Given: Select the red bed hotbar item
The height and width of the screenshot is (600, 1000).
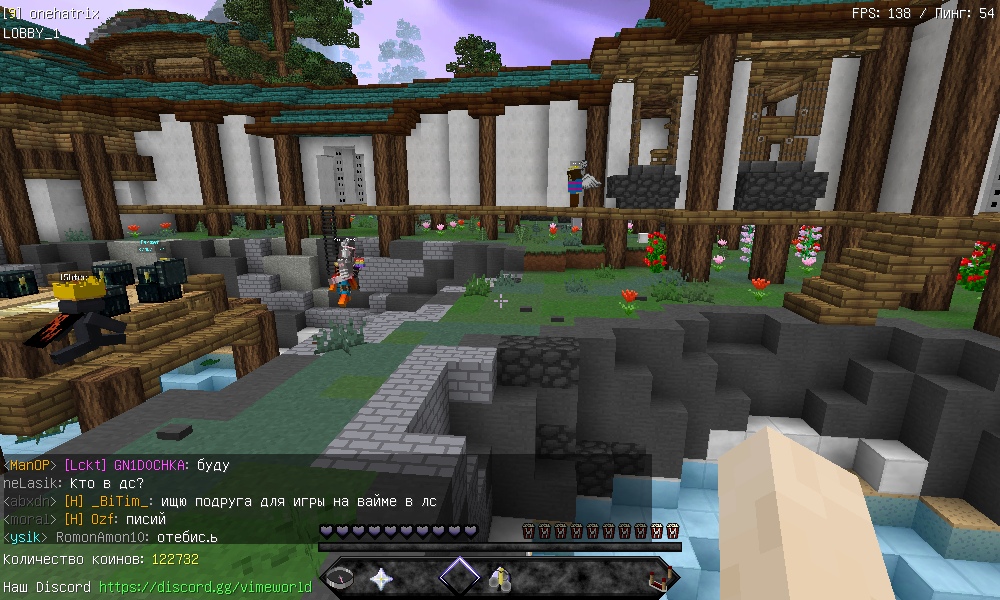Looking at the screenshot, I should 658,578.
